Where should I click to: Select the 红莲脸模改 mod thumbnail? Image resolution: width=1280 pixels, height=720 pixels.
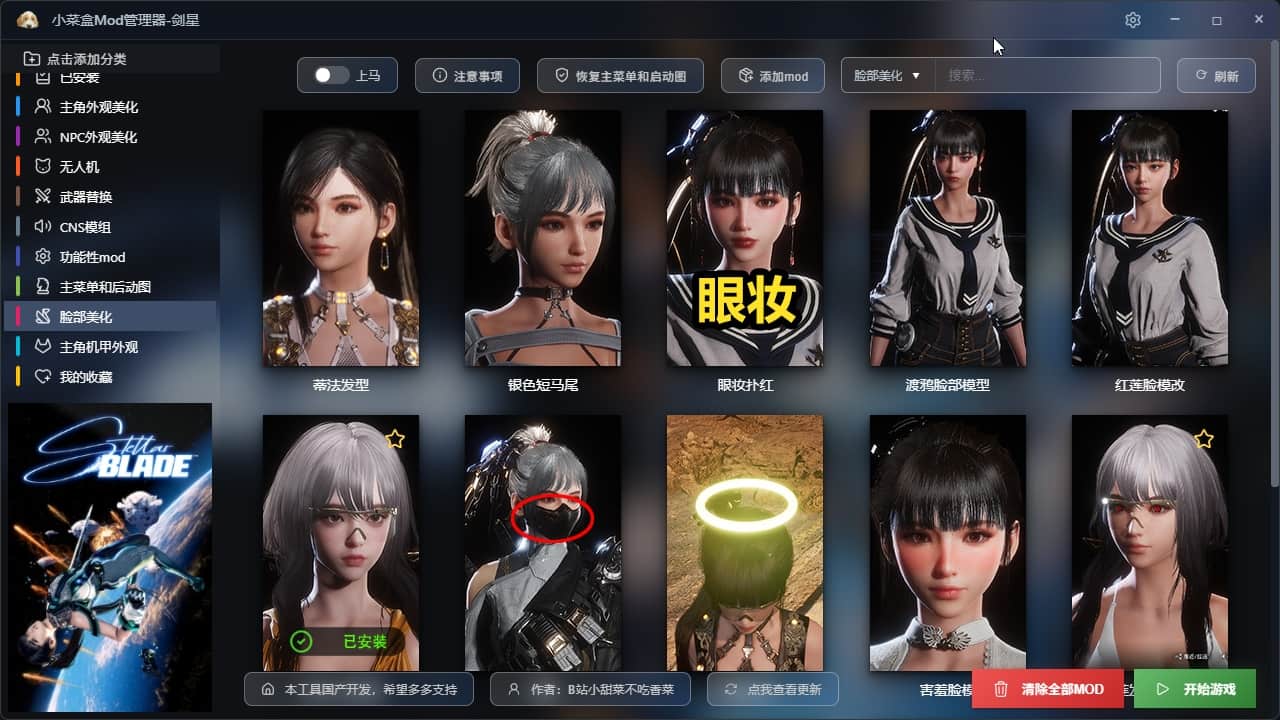coord(1149,238)
